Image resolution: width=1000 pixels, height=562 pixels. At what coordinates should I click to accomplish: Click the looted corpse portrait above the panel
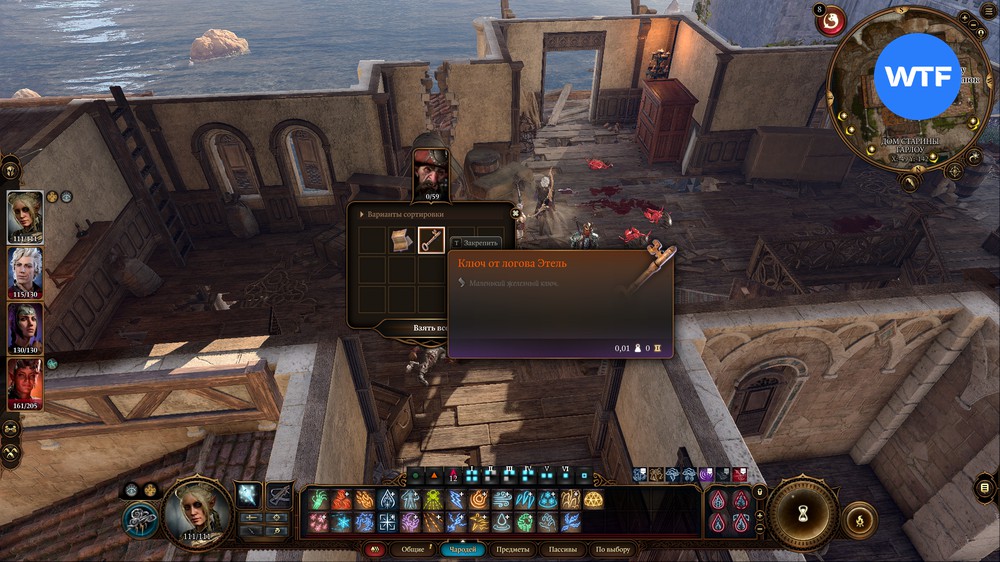[431, 171]
